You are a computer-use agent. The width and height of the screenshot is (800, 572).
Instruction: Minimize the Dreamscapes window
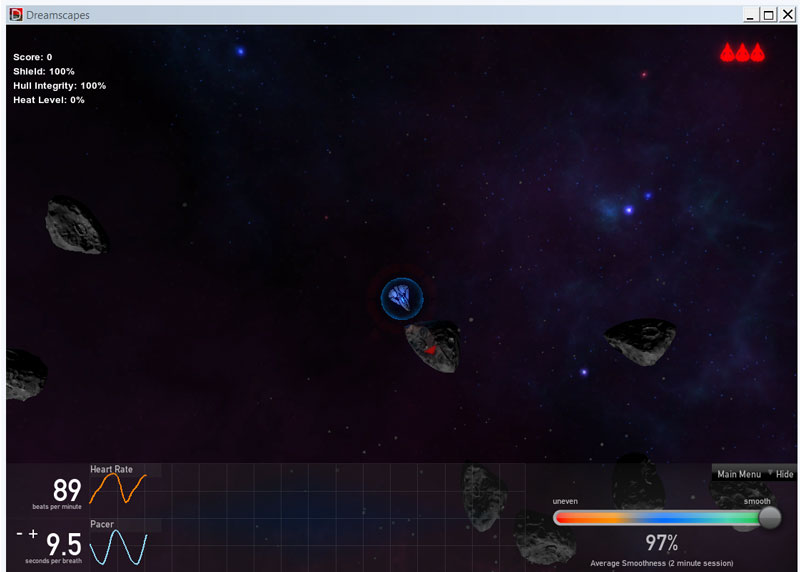click(751, 15)
